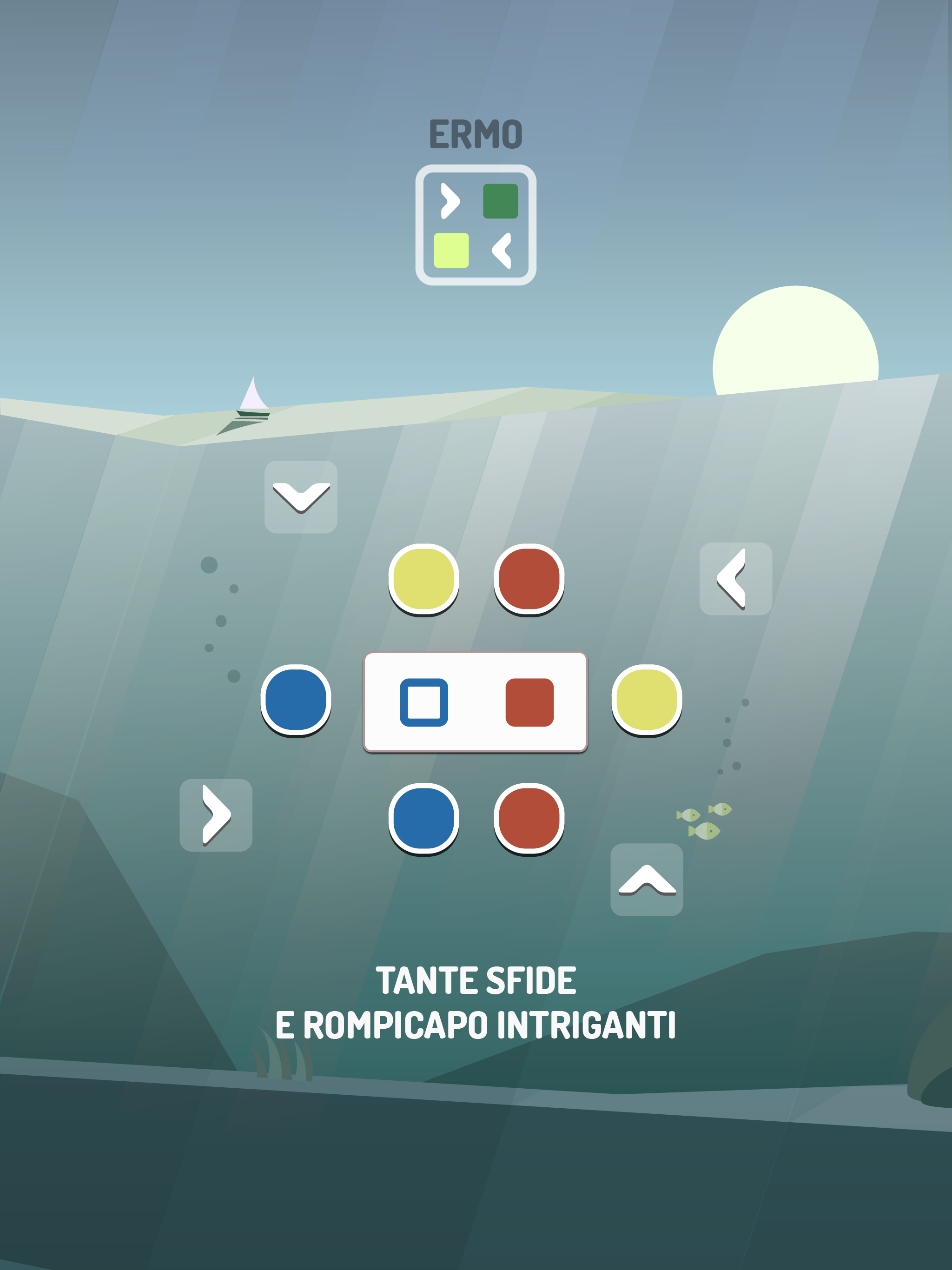Select the blue outlined square in the white panel
Screen dimensions: 952x1270
pyautogui.click(x=424, y=702)
